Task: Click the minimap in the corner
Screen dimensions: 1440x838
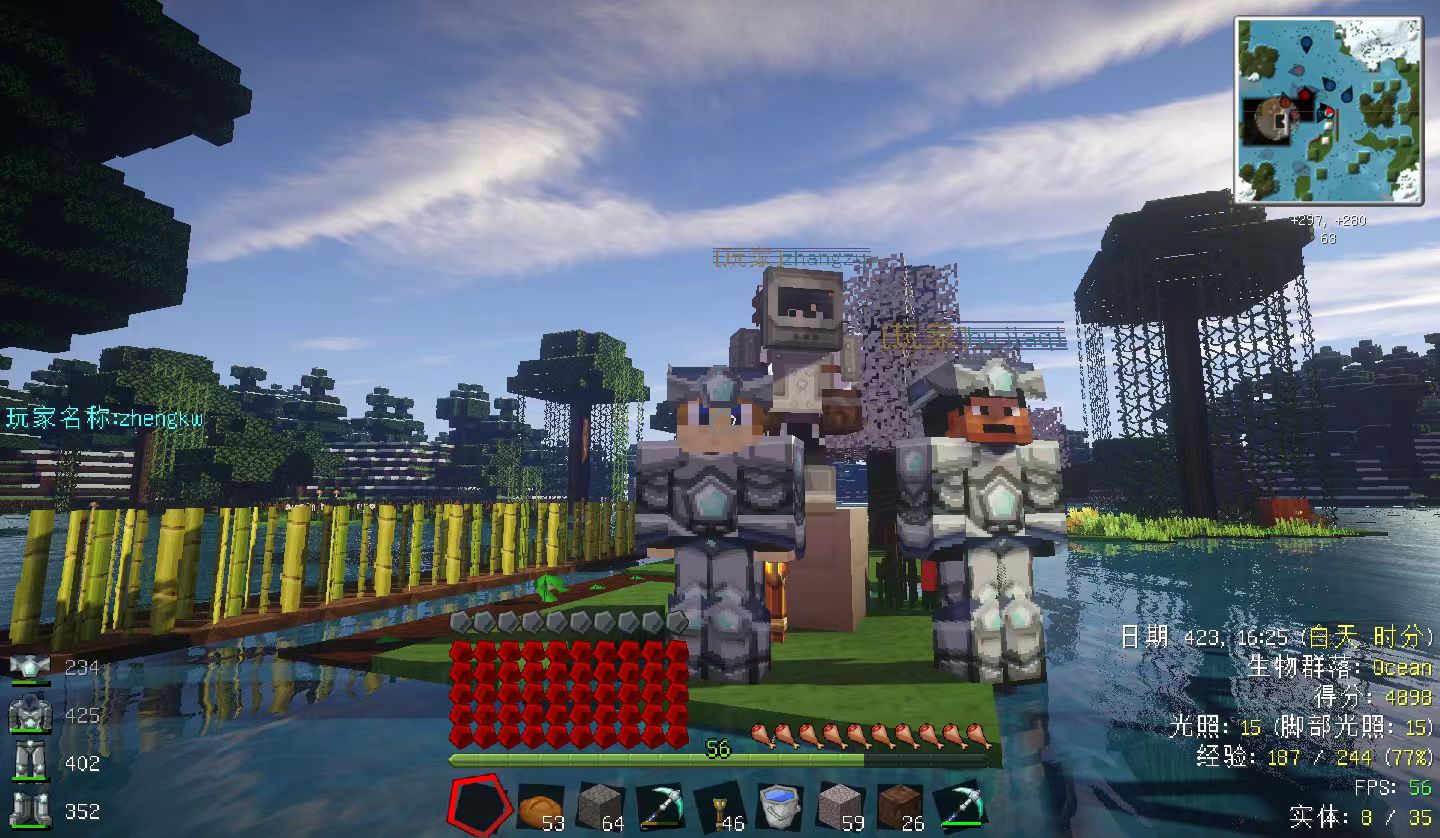Action: coord(1329,110)
